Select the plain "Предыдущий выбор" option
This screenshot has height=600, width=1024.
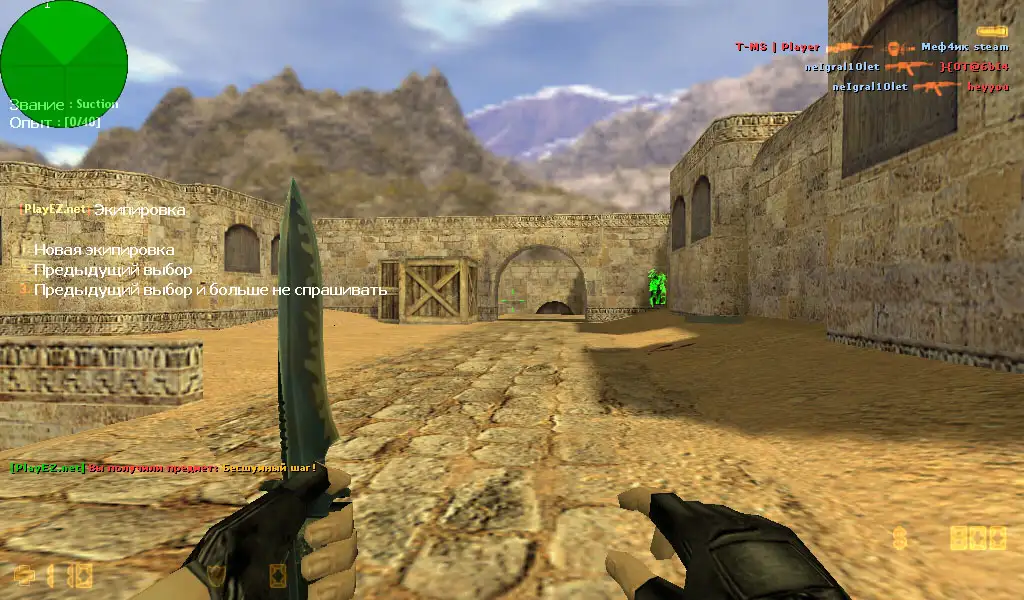pyautogui.click(x=112, y=270)
